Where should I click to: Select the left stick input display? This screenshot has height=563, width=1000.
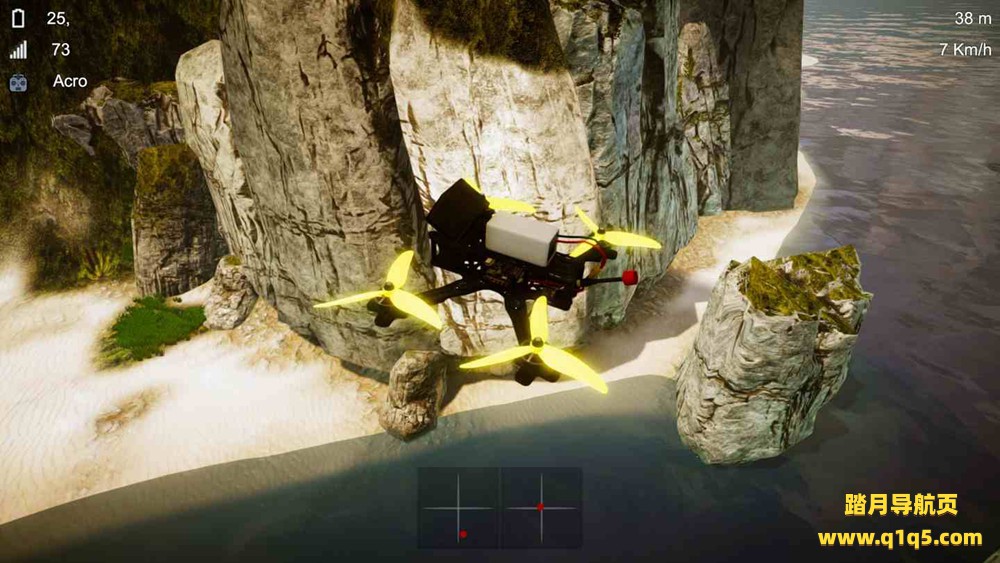click(x=458, y=508)
